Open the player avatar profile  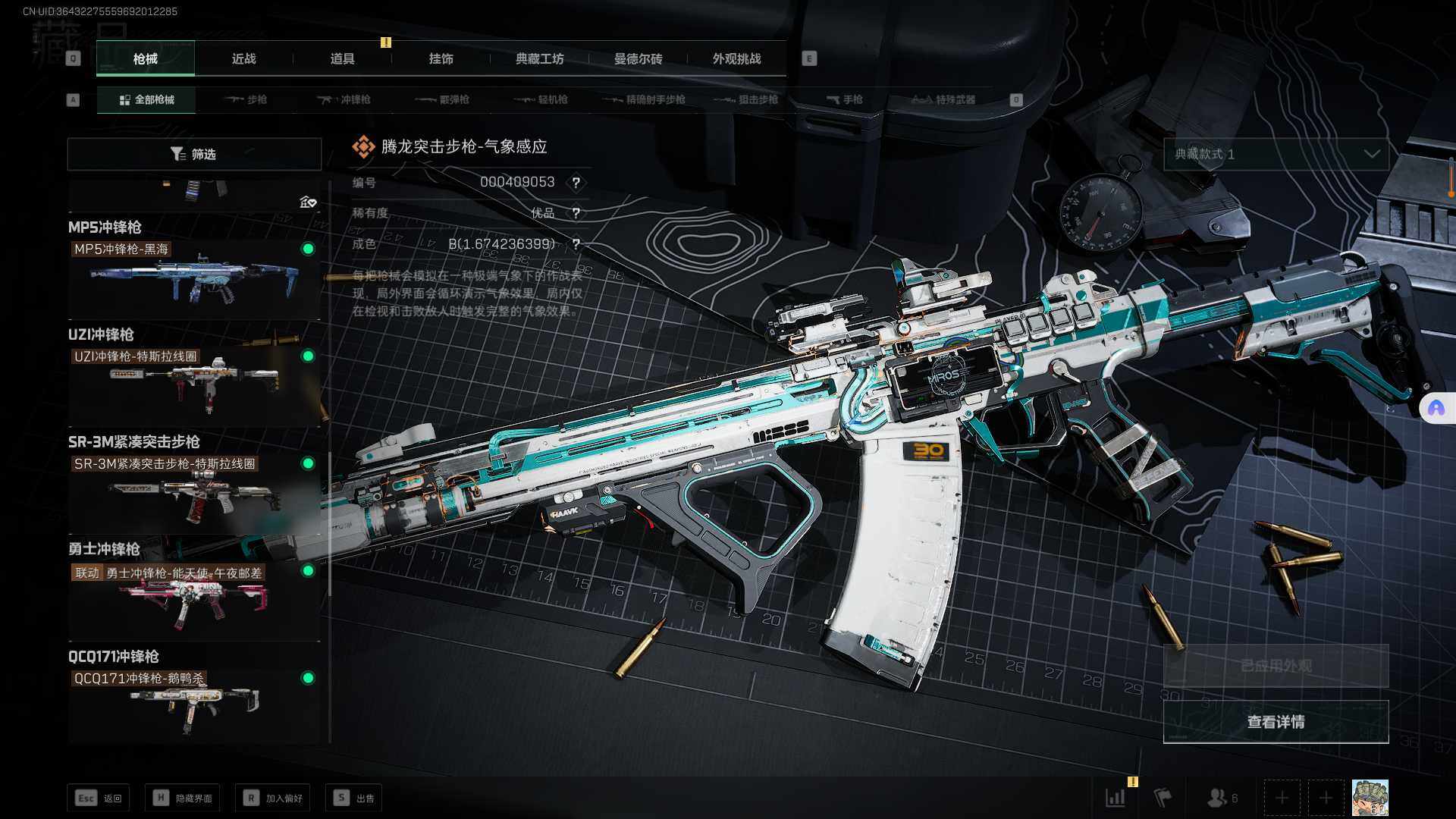coord(1370,798)
